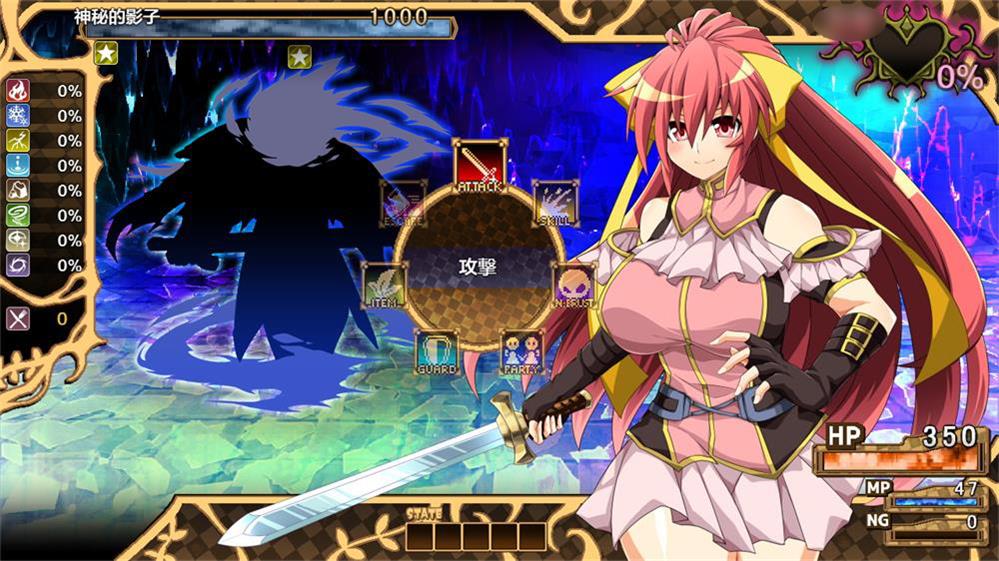Click the lightning element icon
This screenshot has width=999, height=561.
point(18,141)
